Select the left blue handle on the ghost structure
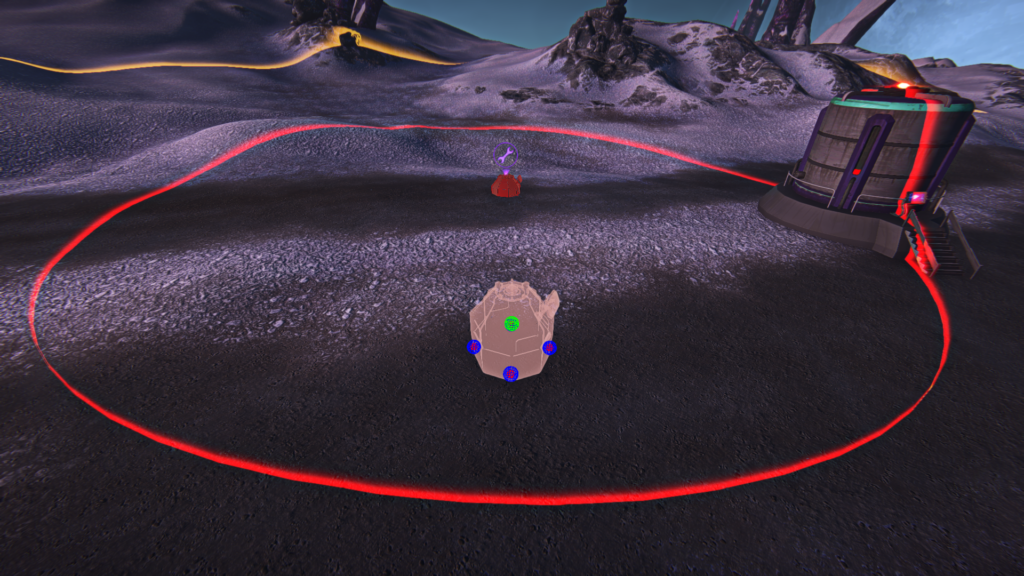This screenshot has height=576, width=1024. click(474, 347)
